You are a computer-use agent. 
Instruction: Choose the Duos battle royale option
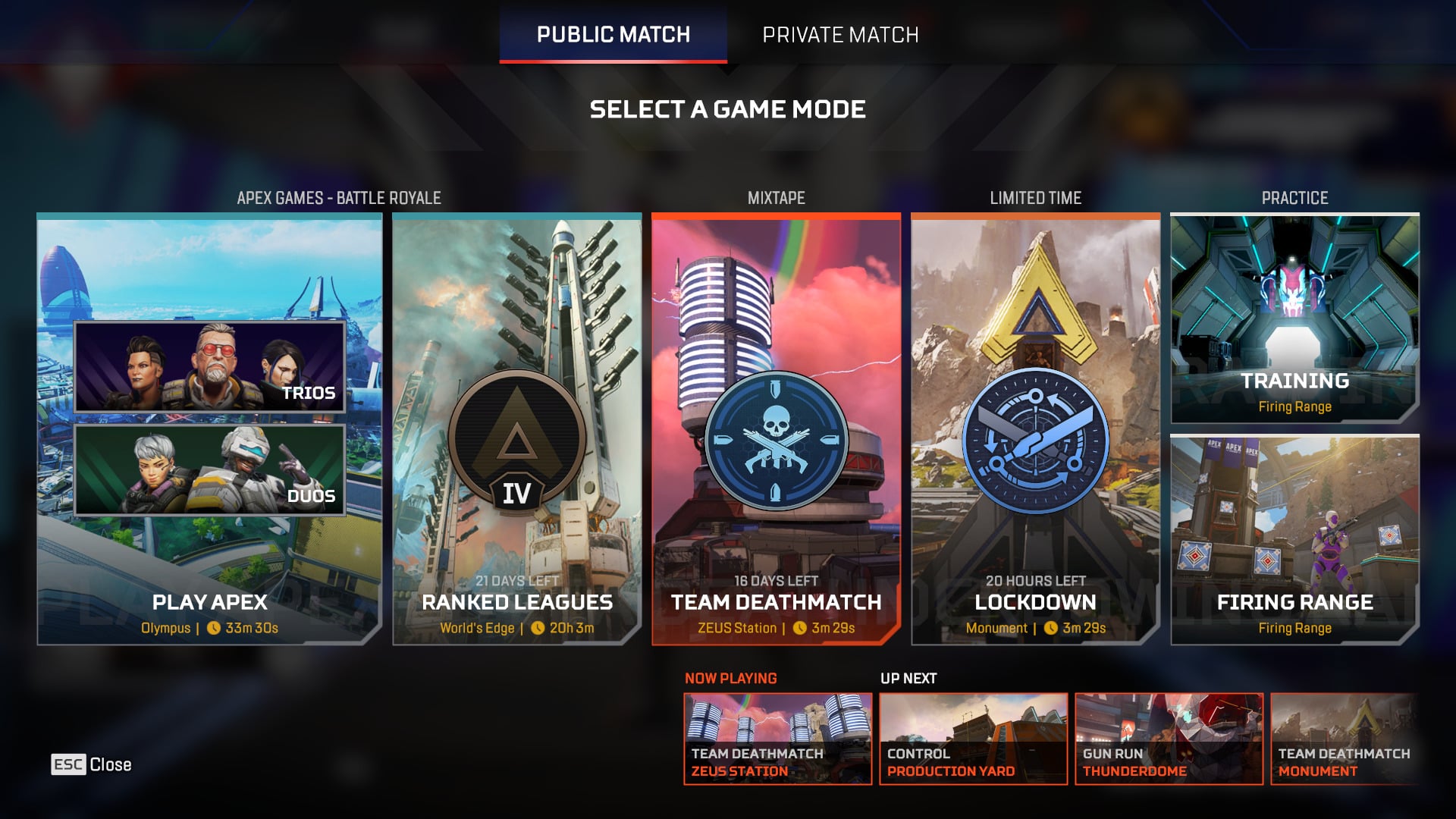(x=209, y=470)
